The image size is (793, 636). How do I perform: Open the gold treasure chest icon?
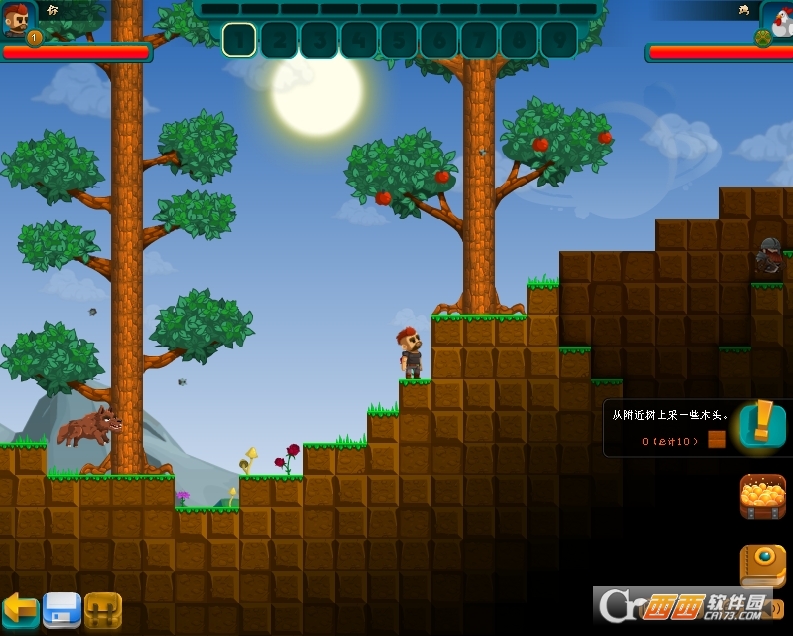click(762, 496)
